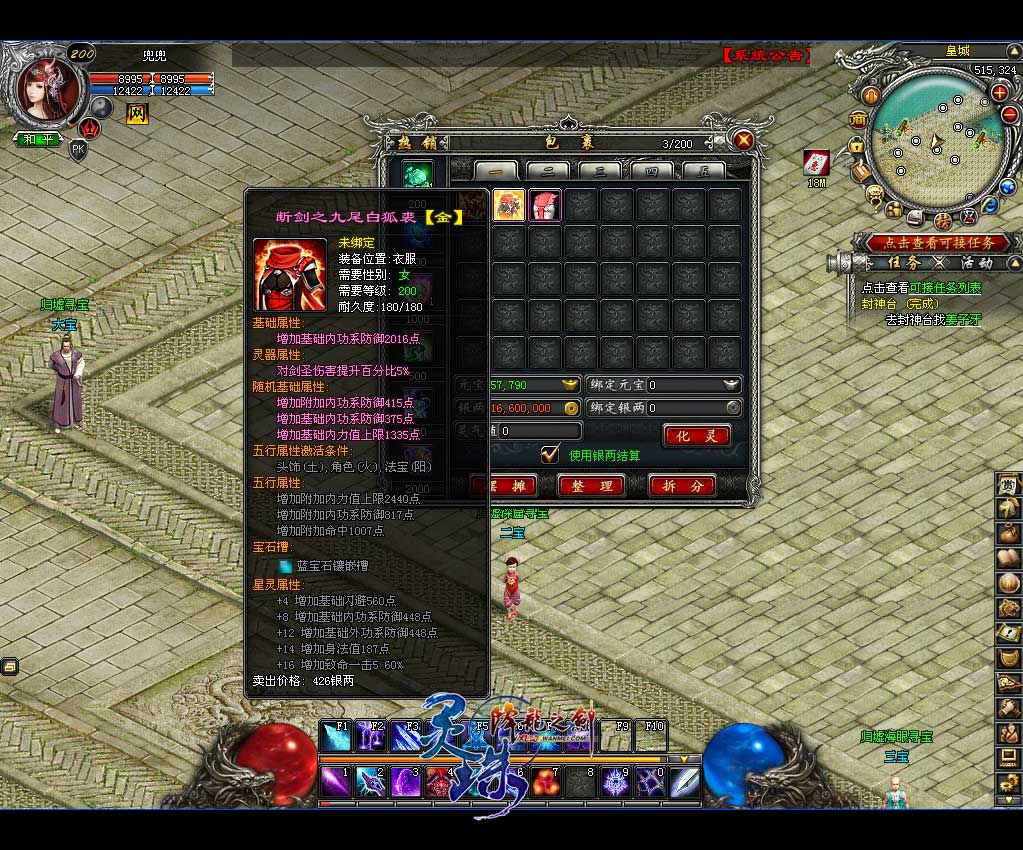The height and width of the screenshot is (850, 1023).
Task: Select the pink robe item slot
Action: (x=545, y=205)
